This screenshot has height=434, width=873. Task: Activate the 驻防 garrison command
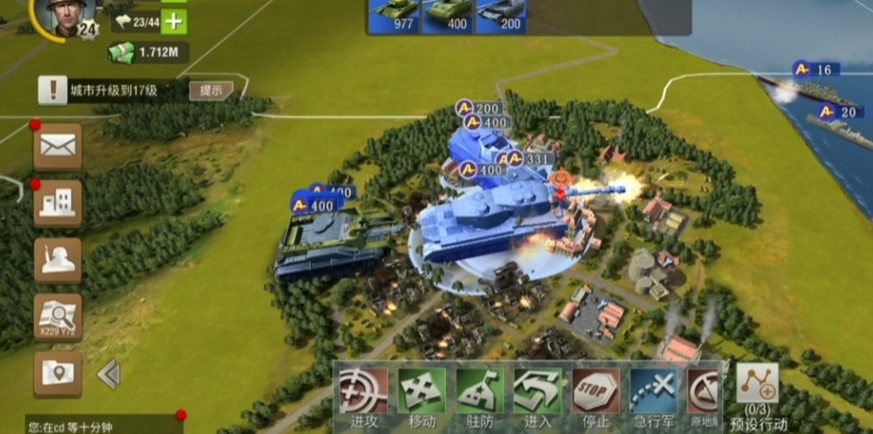point(479,393)
